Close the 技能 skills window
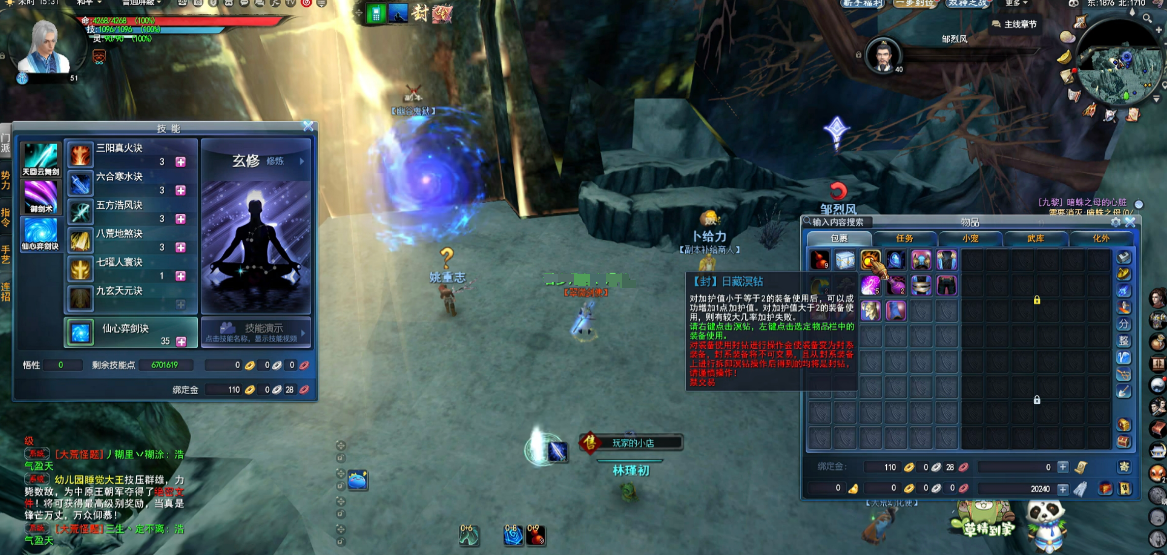The image size is (1167, 555). point(309,127)
